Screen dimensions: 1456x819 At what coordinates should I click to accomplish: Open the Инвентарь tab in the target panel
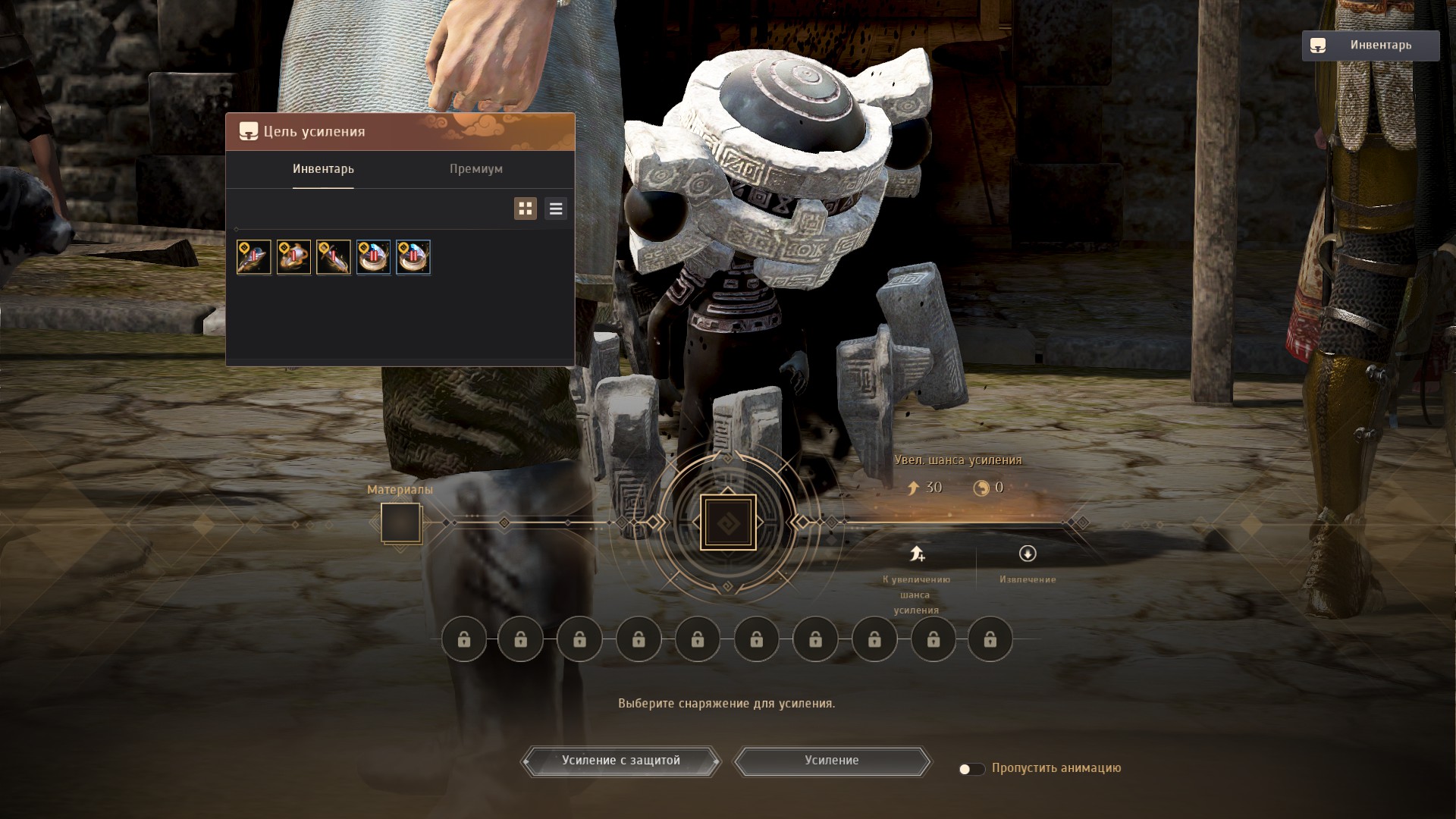click(x=323, y=169)
